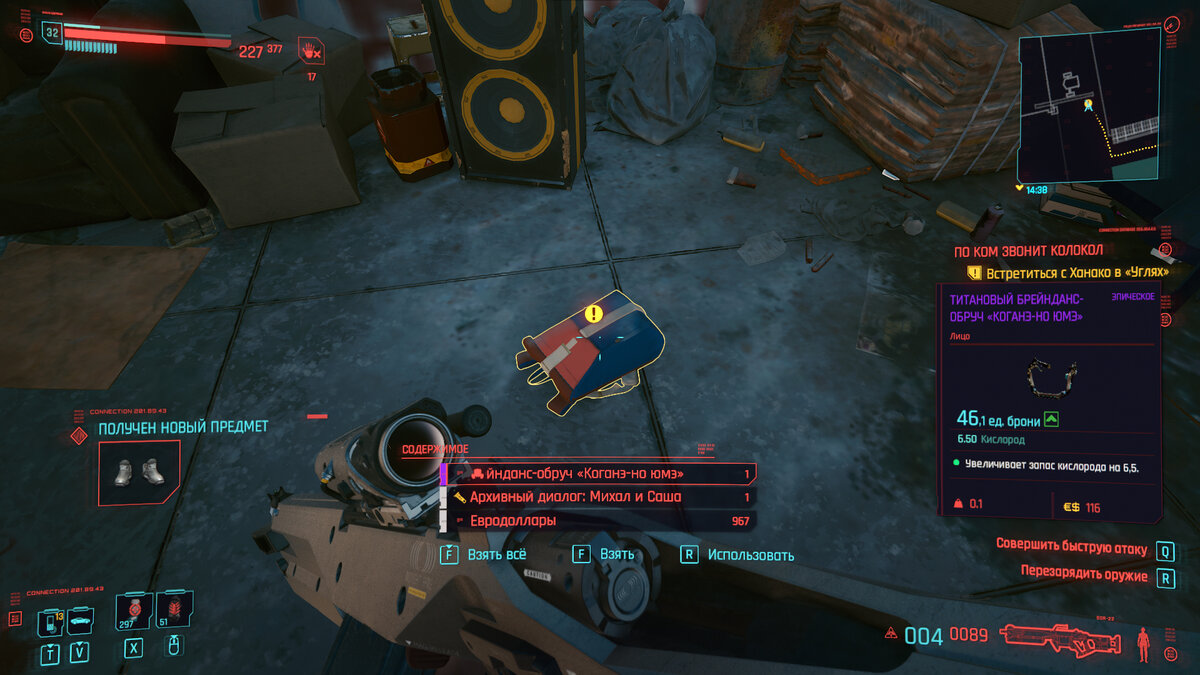
Task: Select the Евродоллары loot row
Action: click(x=598, y=521)
